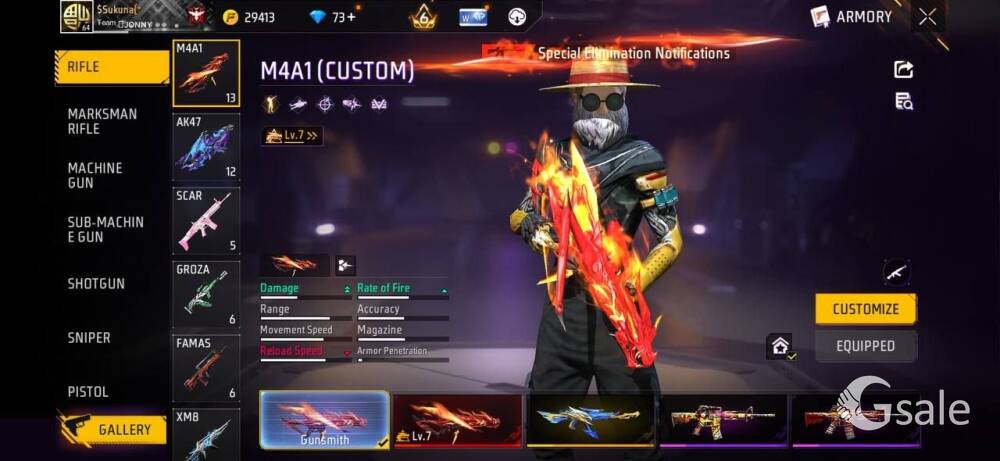Close the Armory screen
This screenshot has width=1000, height=461.
[x=928, y=16]
